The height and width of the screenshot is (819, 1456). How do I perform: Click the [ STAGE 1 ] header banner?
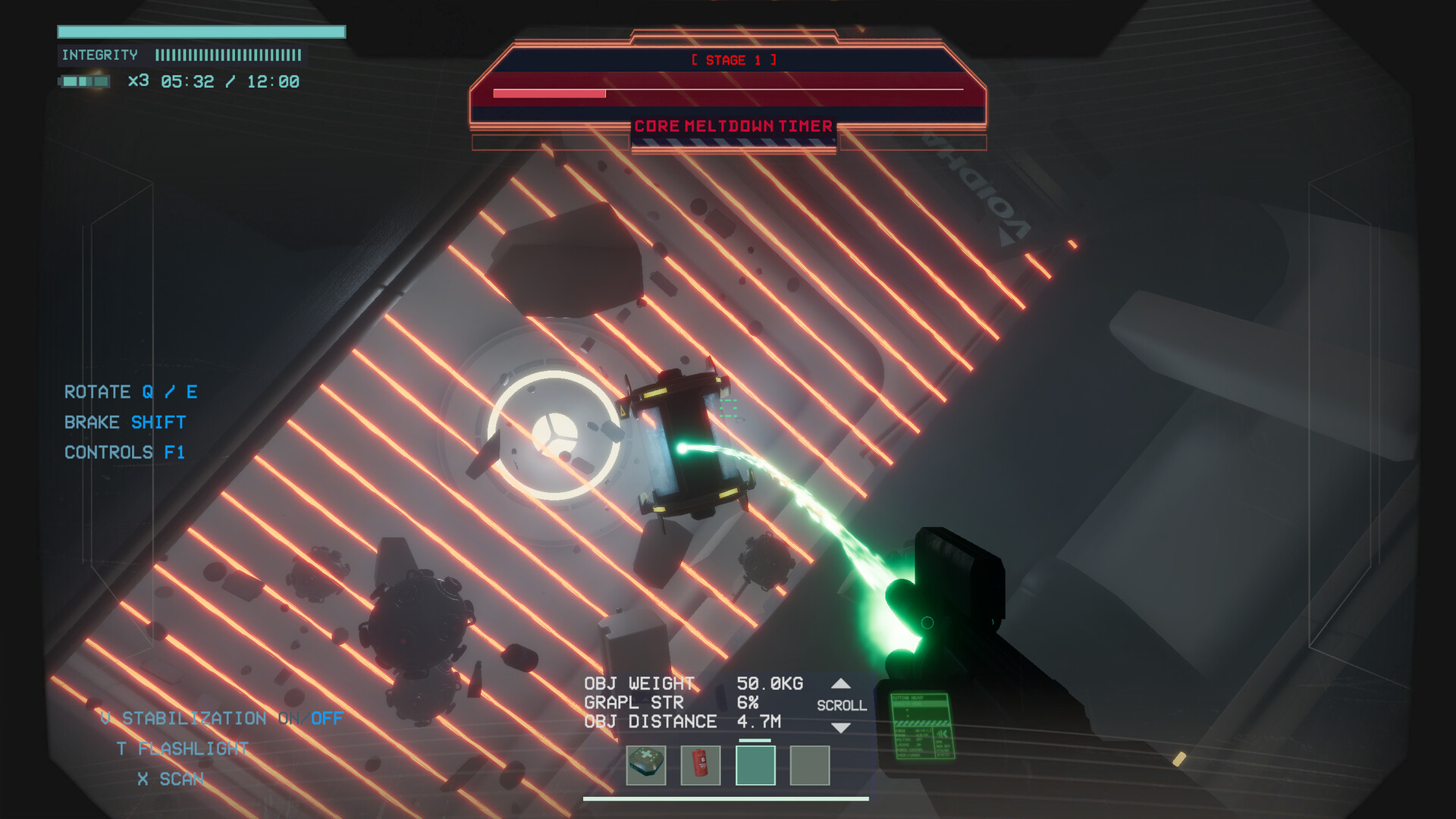click(733, 60)
